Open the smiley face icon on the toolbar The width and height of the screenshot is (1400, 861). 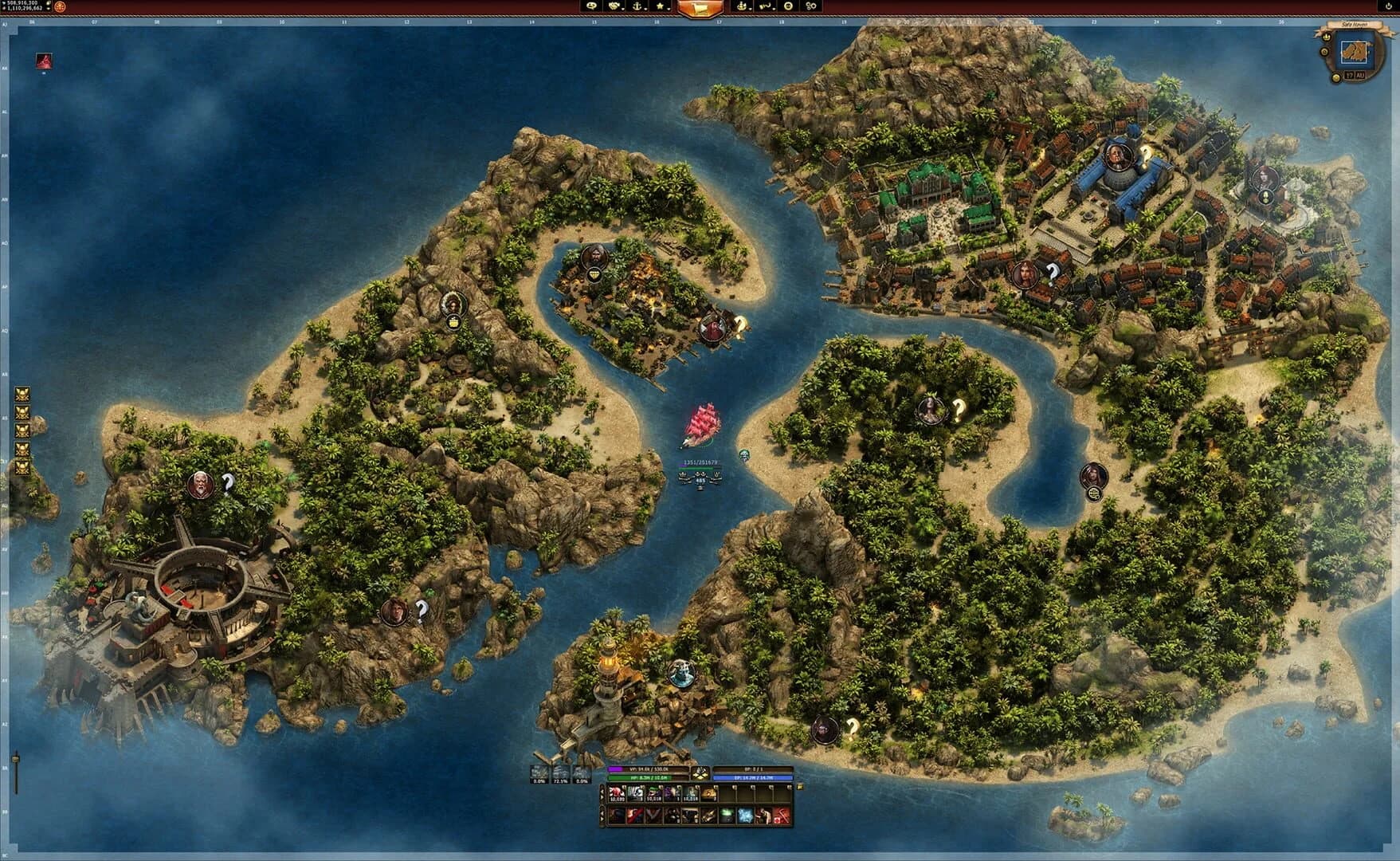tap(787, 7)
